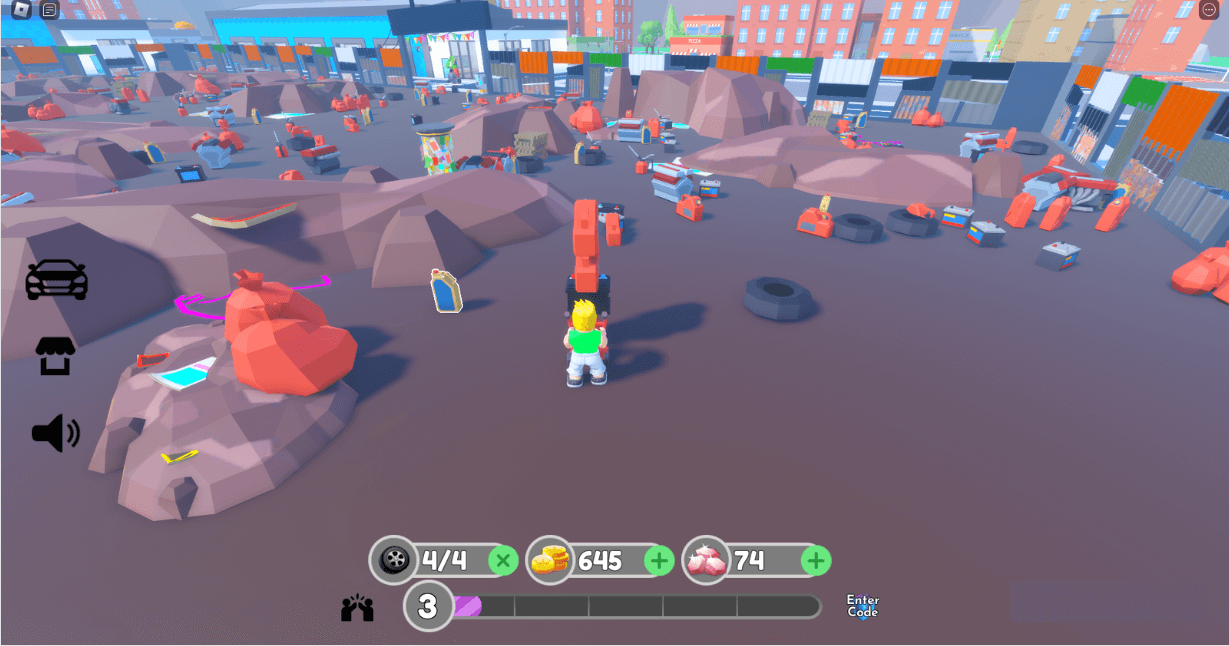Screen dimensions: 1229x646
Task: Click the high-five hands icon
Action: pyautogui.click(x=357, y=608)
